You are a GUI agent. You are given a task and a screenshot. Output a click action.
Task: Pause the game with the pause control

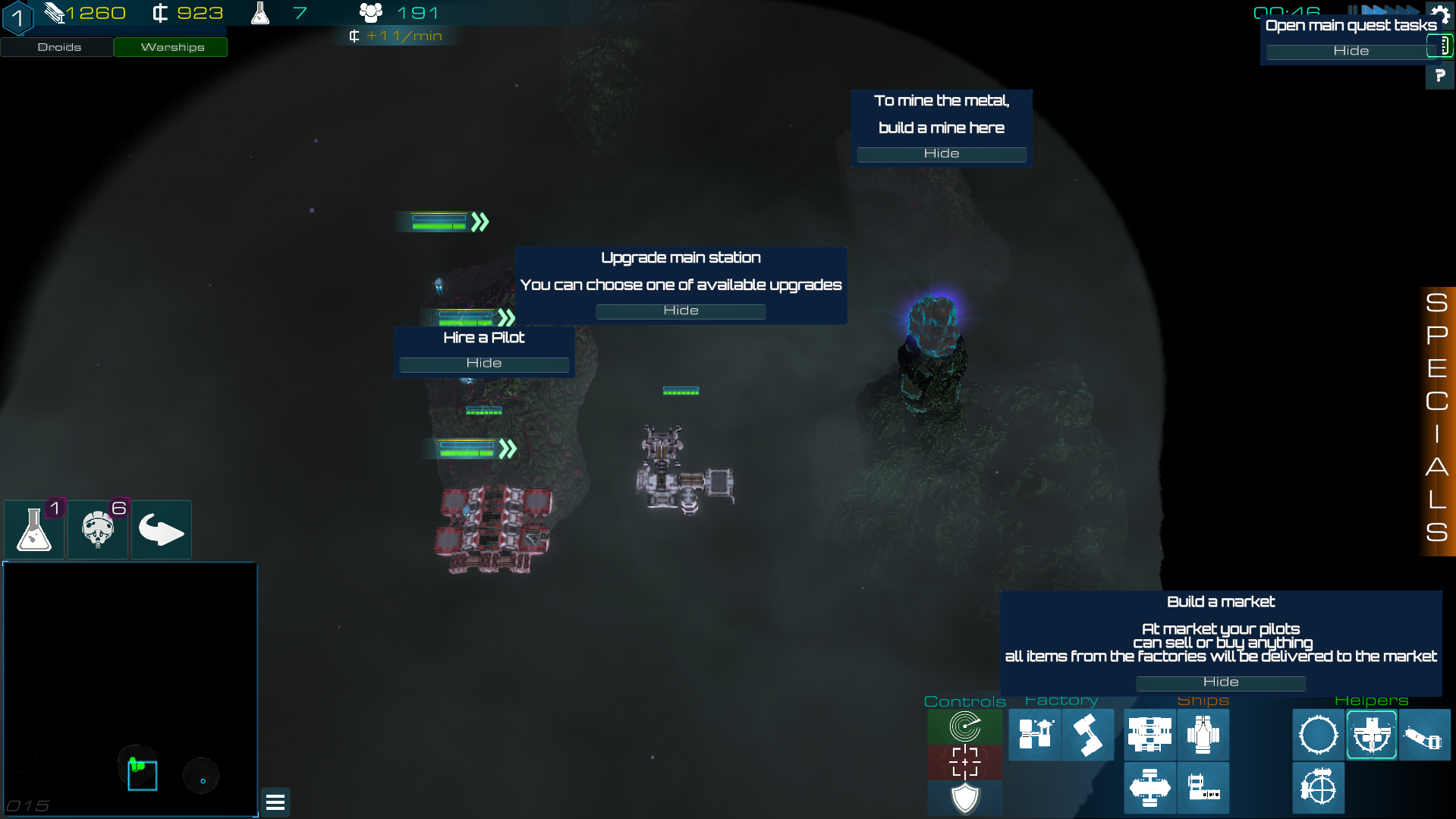click(x=1352, y=9)
